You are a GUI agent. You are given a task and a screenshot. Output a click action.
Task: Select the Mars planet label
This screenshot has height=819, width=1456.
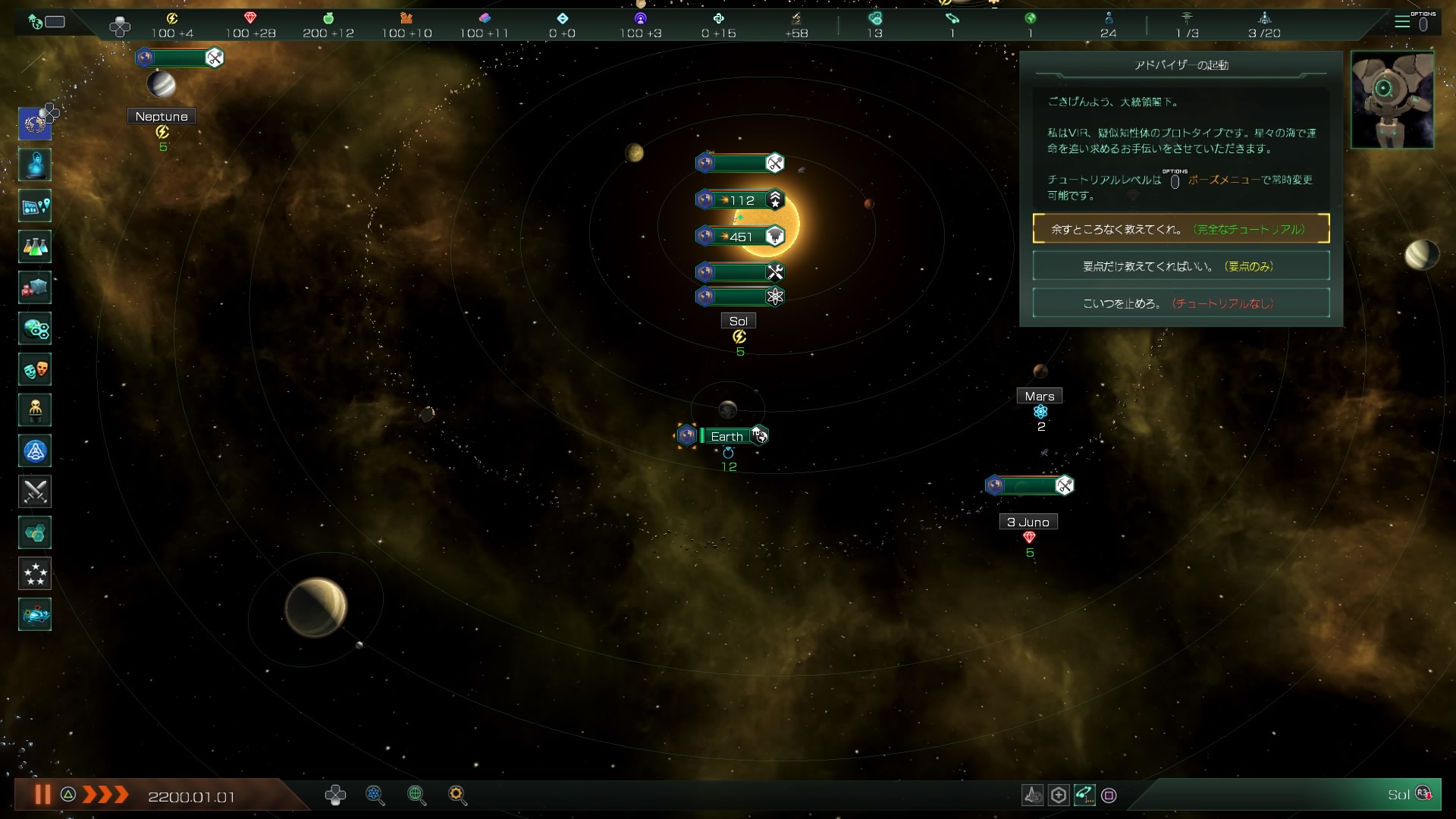[x=1039, y=396]
